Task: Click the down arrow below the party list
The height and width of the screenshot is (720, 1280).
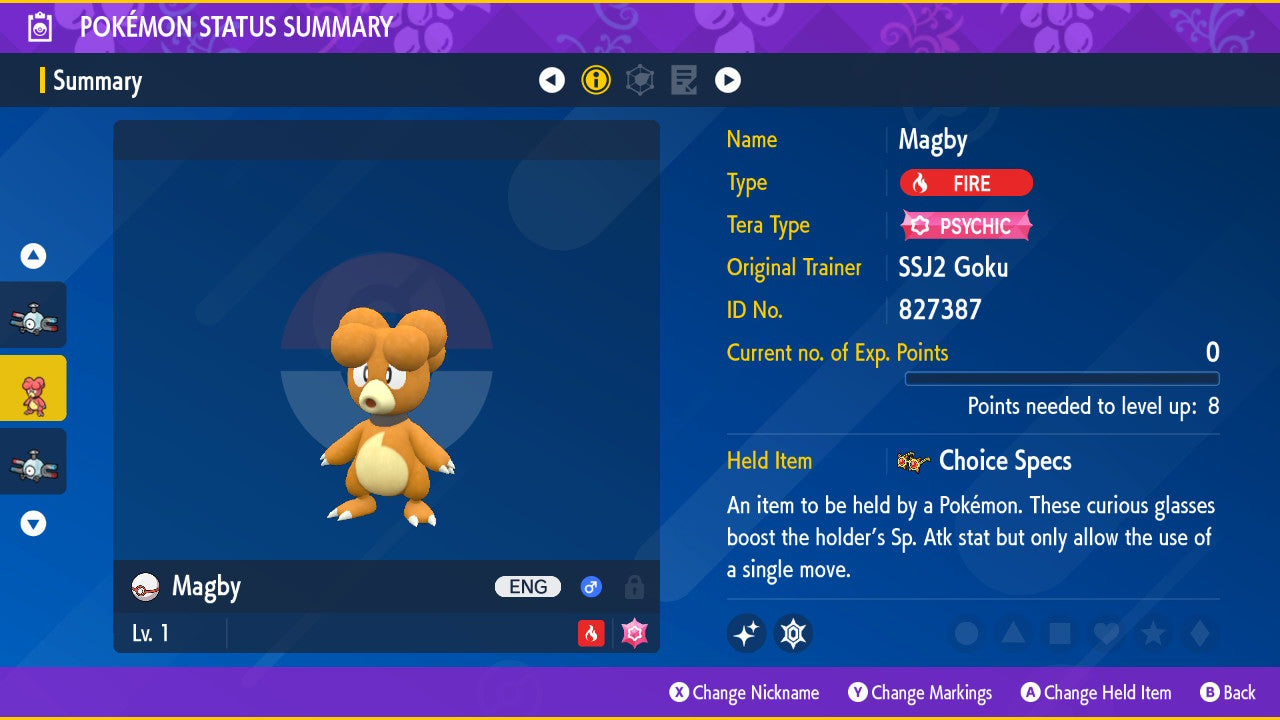Action: 33,523
